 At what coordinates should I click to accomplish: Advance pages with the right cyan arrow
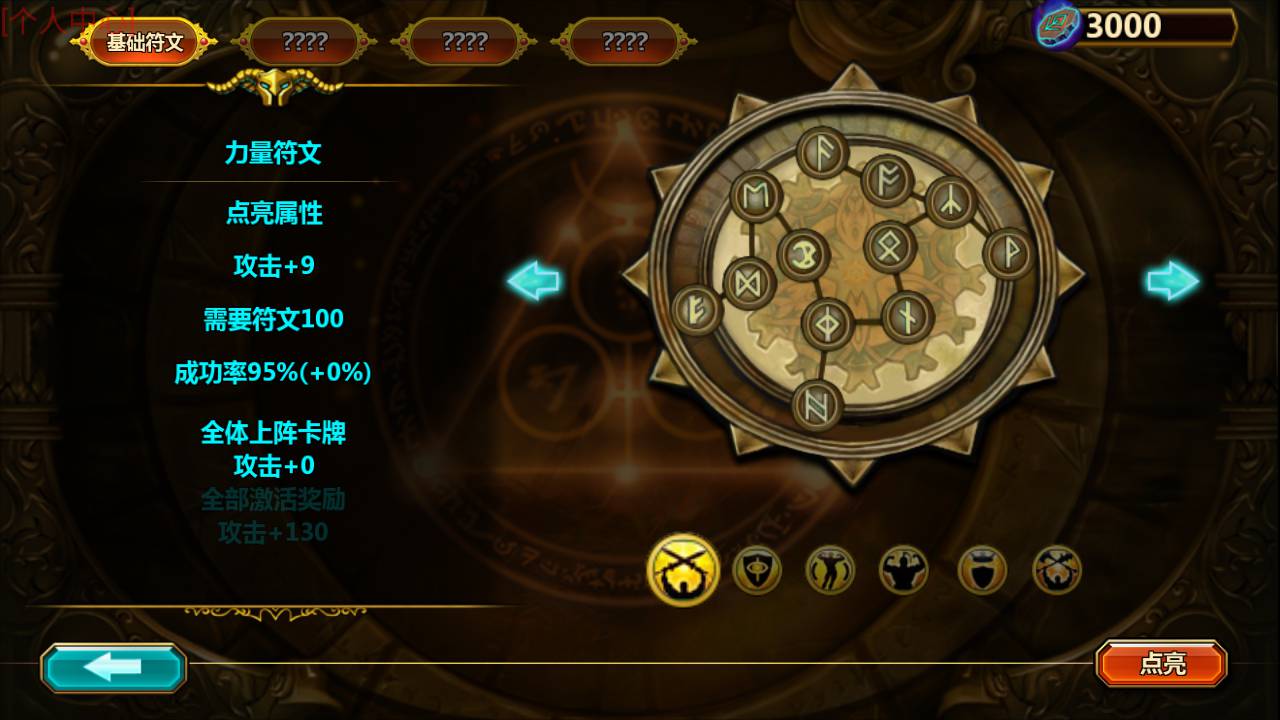[1172, 281]
